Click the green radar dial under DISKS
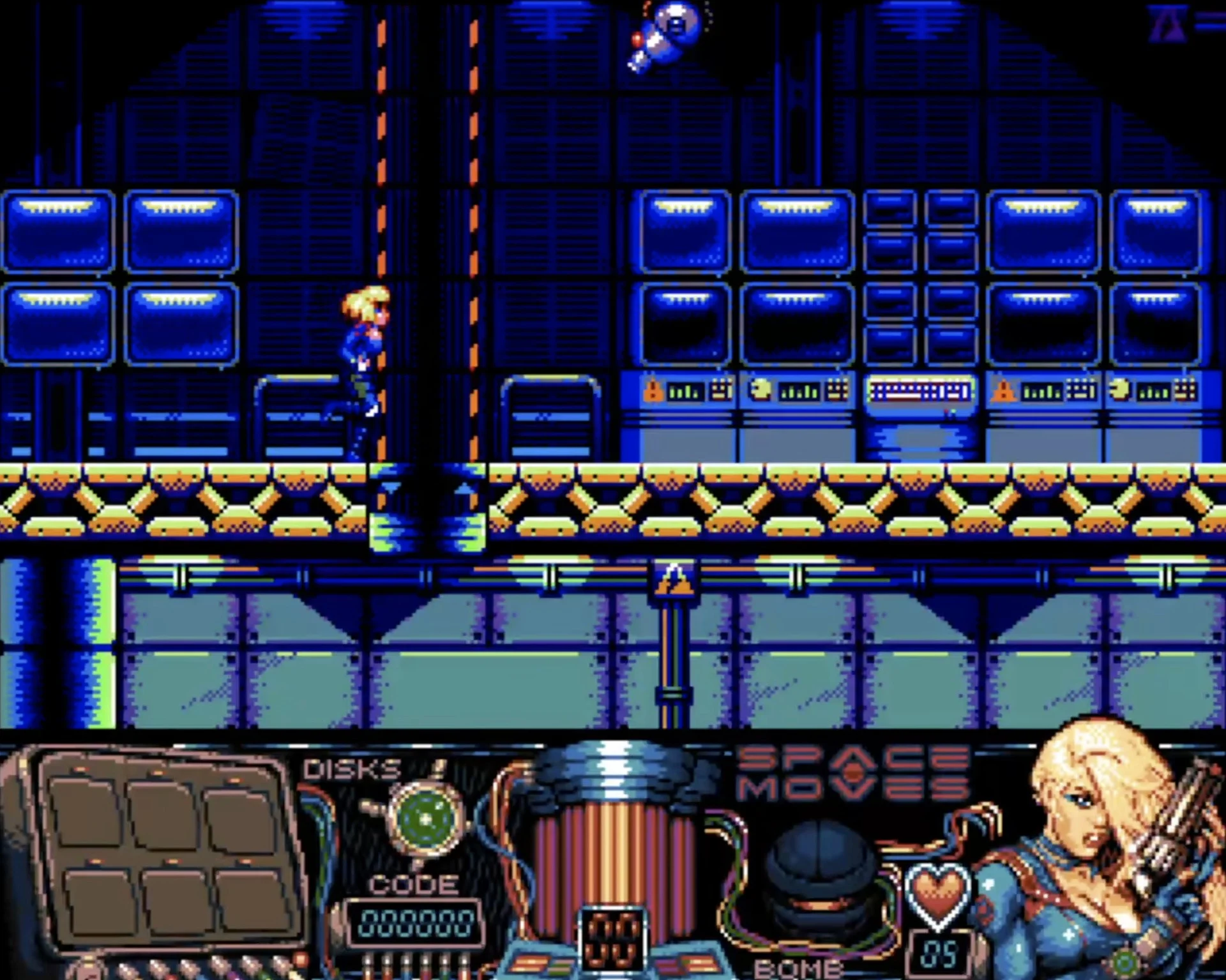Screen dimensions: 1226x980 pyautogui.click(x=426, y=817)
